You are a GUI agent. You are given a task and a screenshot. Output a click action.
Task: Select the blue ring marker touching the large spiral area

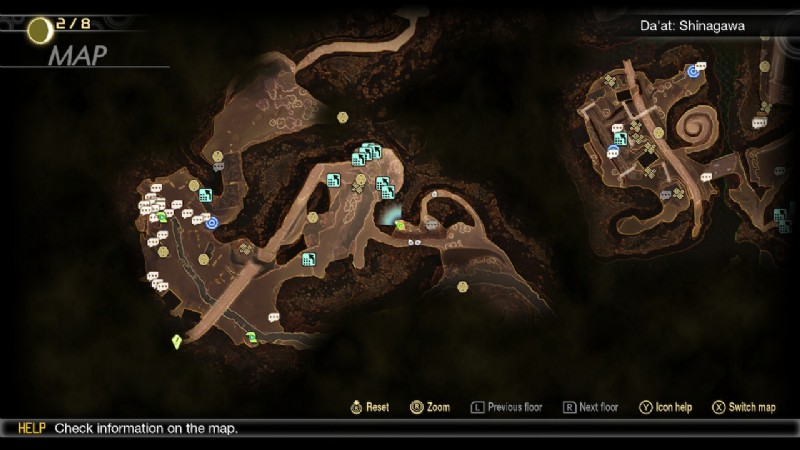coord(693,70)
